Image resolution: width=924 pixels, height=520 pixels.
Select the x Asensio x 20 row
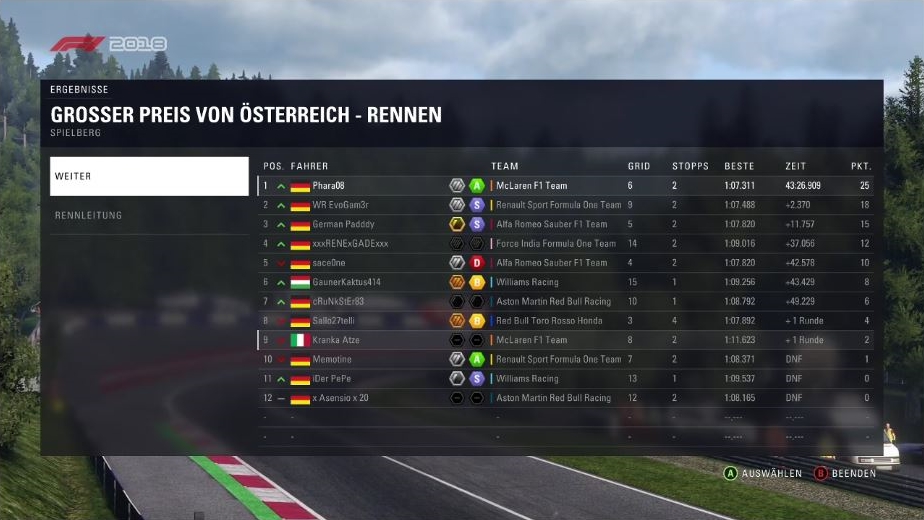(x=566, y=398)
